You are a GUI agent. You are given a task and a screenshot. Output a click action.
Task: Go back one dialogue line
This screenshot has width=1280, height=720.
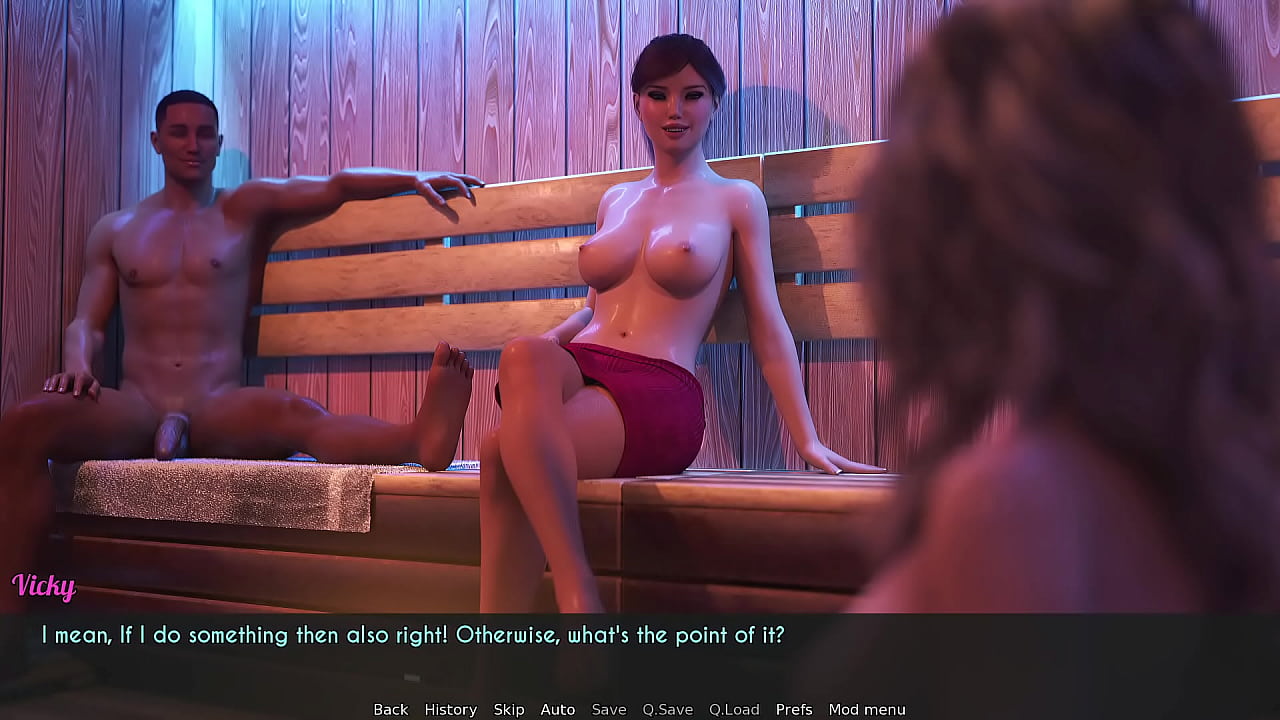pyautogui.click(x=390, y=709)
